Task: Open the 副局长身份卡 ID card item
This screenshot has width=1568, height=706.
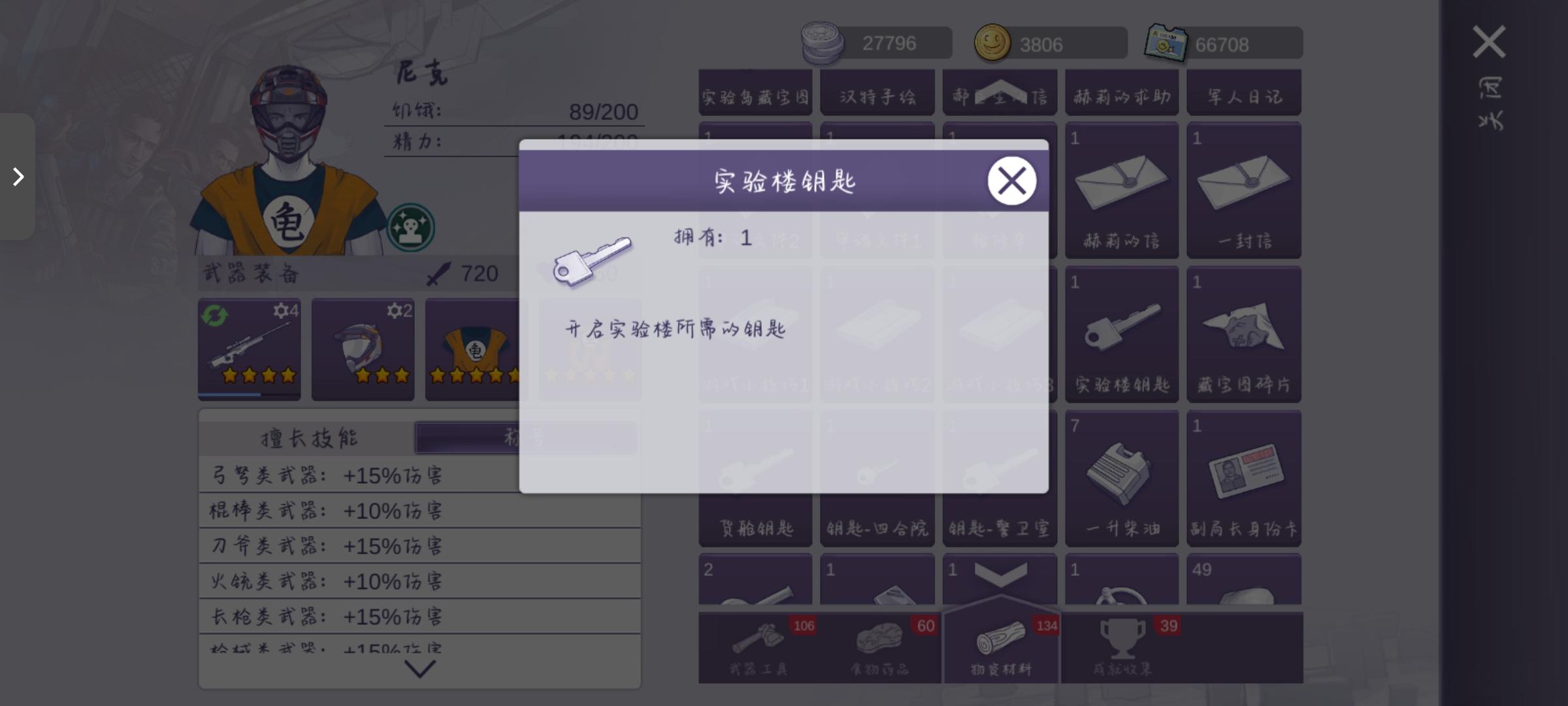Action: point(1243,477)
